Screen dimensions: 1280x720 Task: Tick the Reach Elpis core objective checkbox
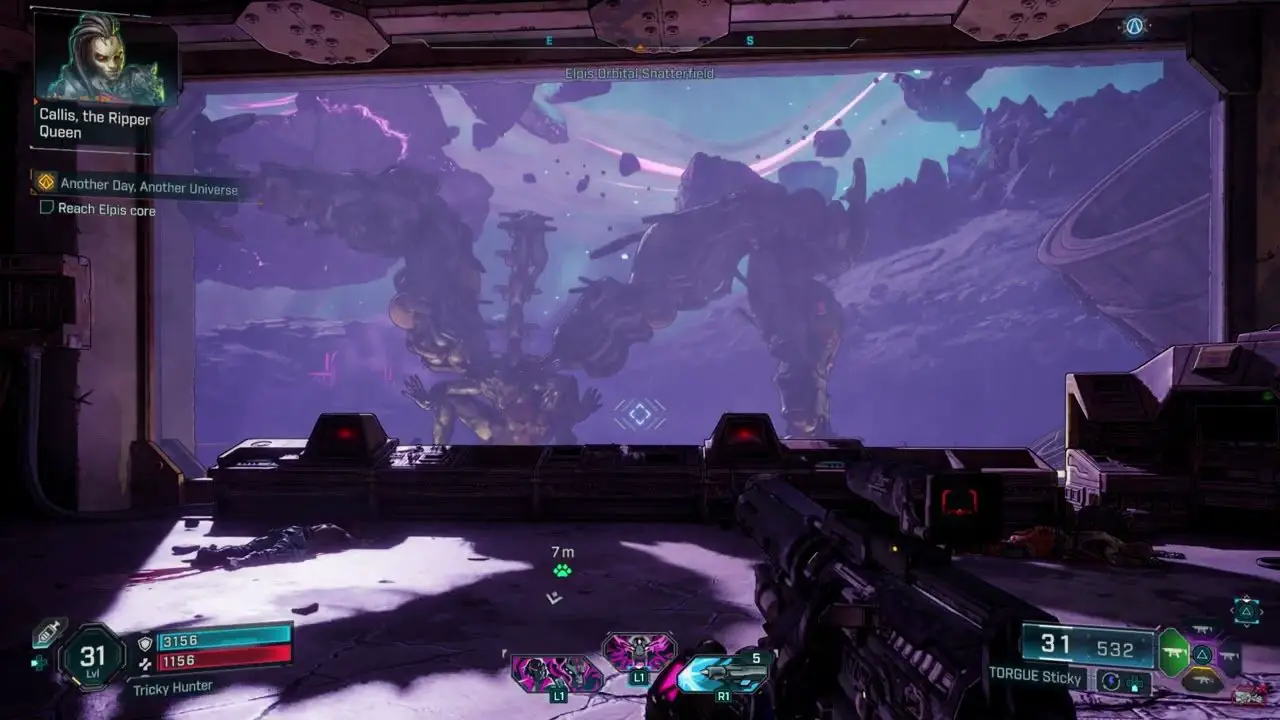(x=46, y=208)
